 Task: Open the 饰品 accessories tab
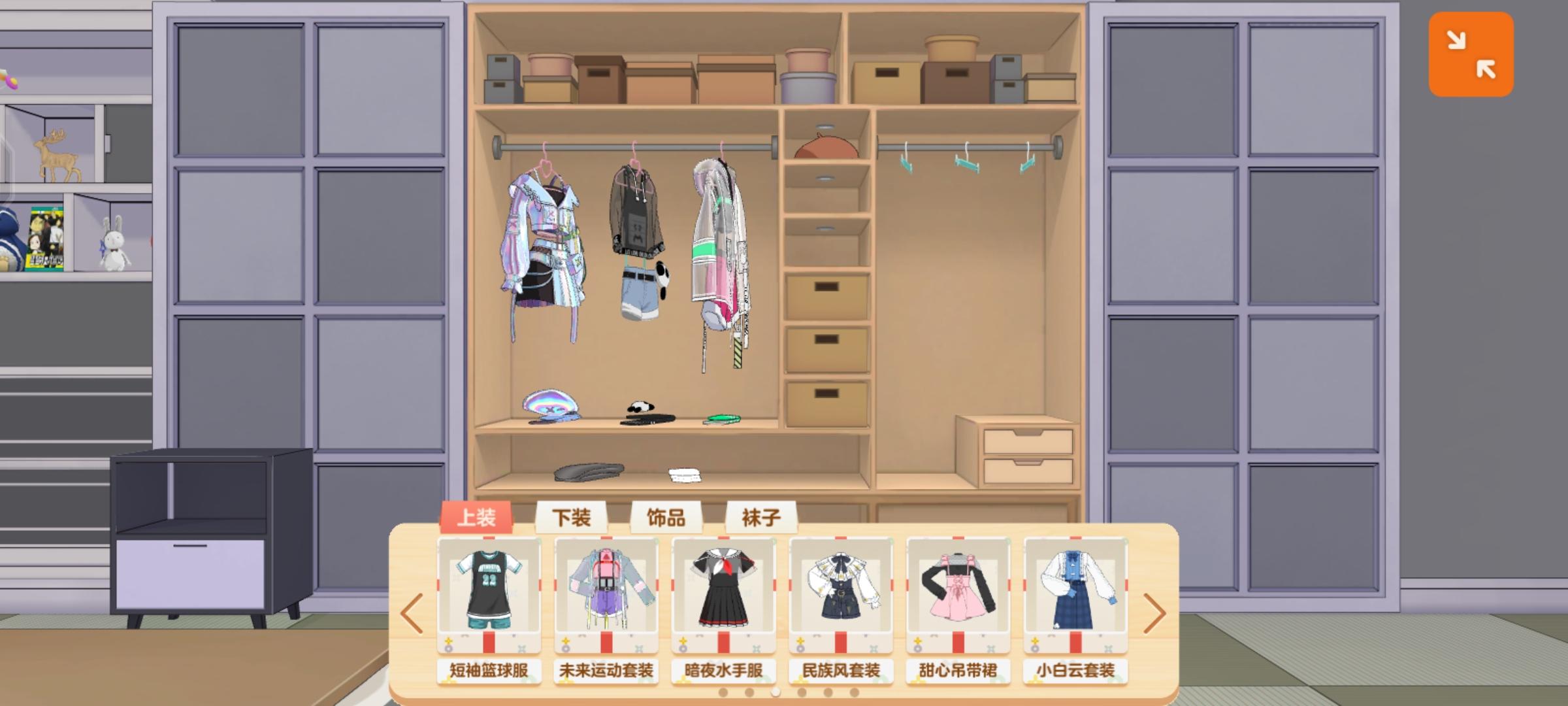click(666, 518)
